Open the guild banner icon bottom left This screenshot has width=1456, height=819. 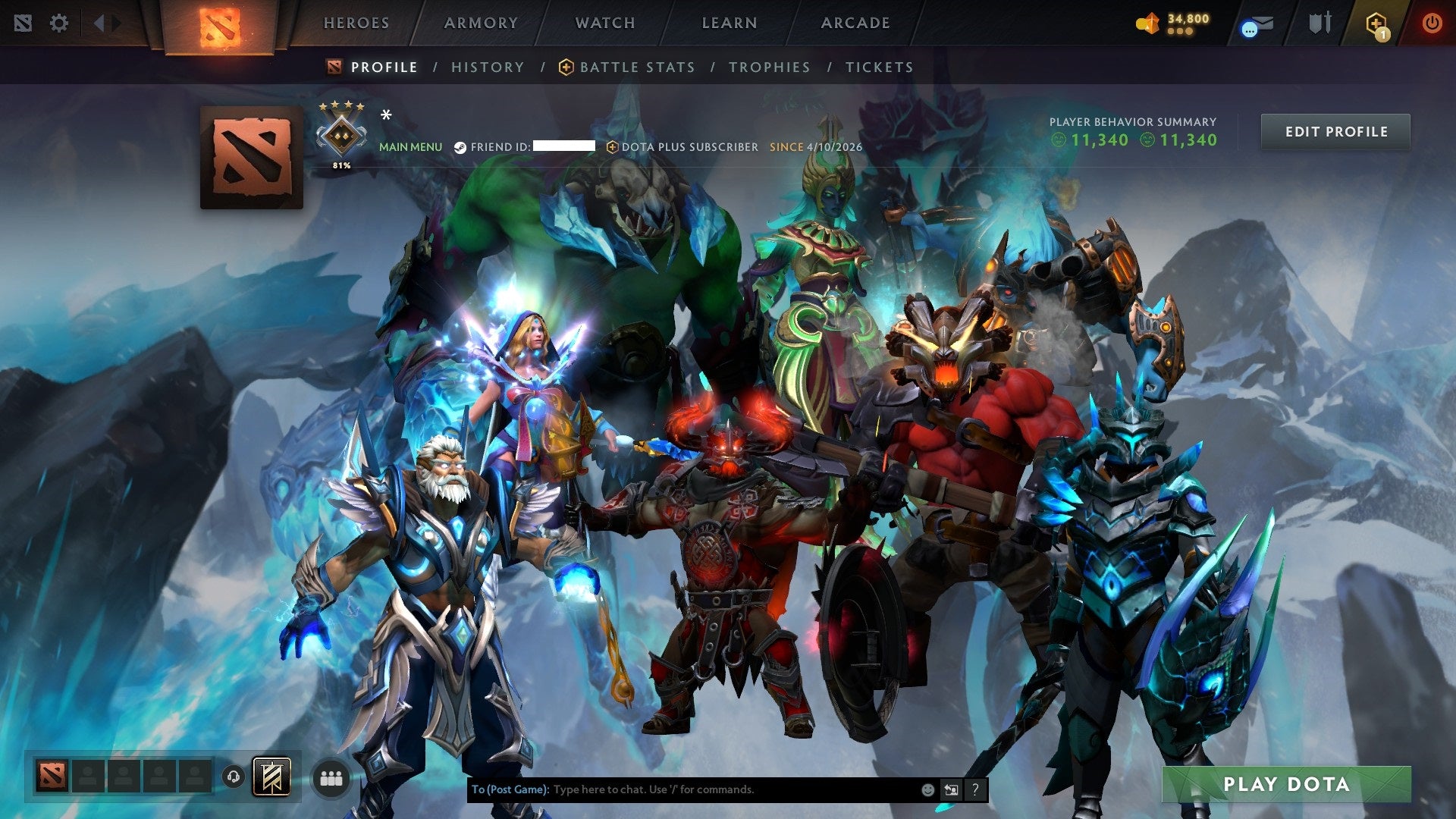click(x=273, y=777)
